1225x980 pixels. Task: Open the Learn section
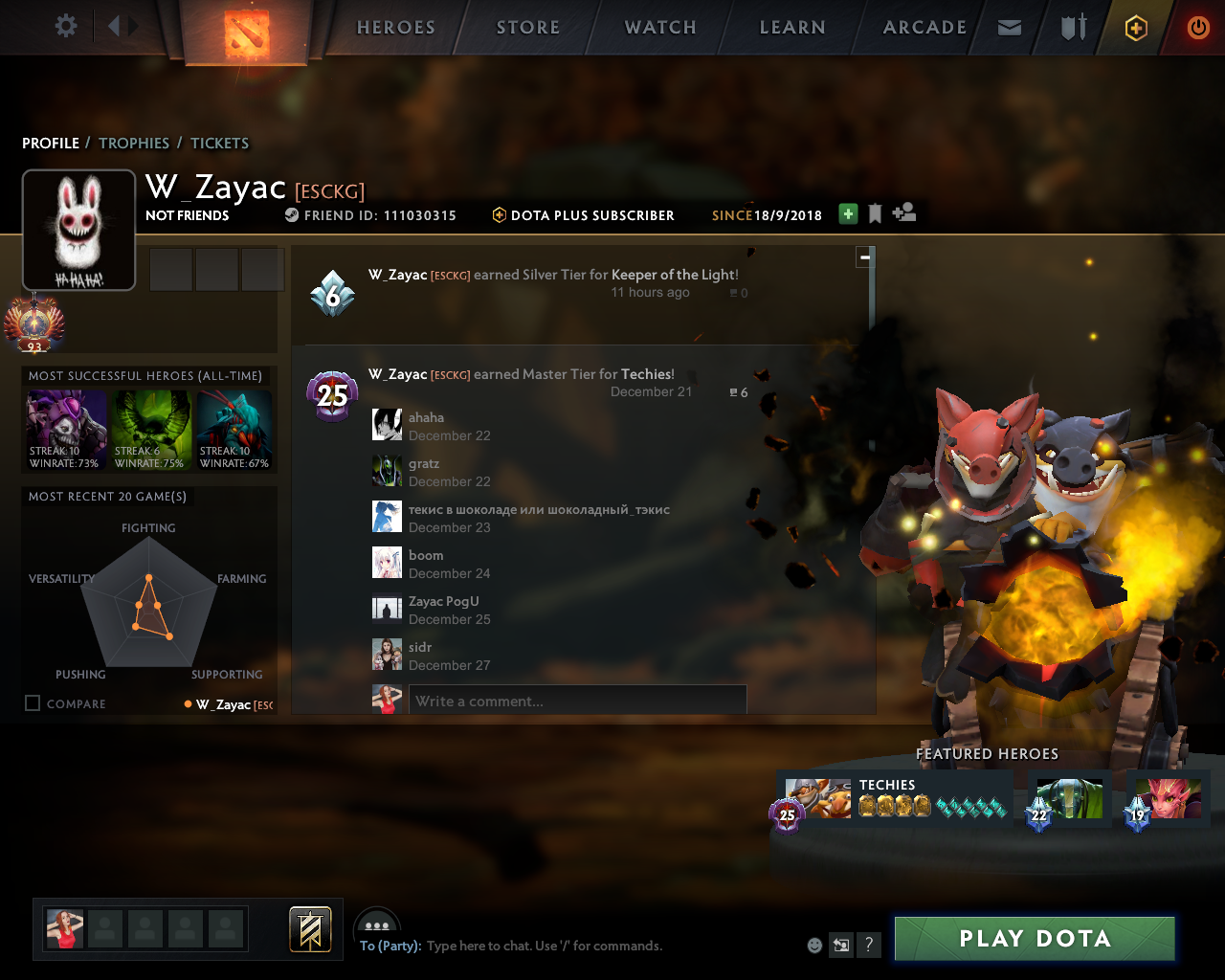click(792, 28)
